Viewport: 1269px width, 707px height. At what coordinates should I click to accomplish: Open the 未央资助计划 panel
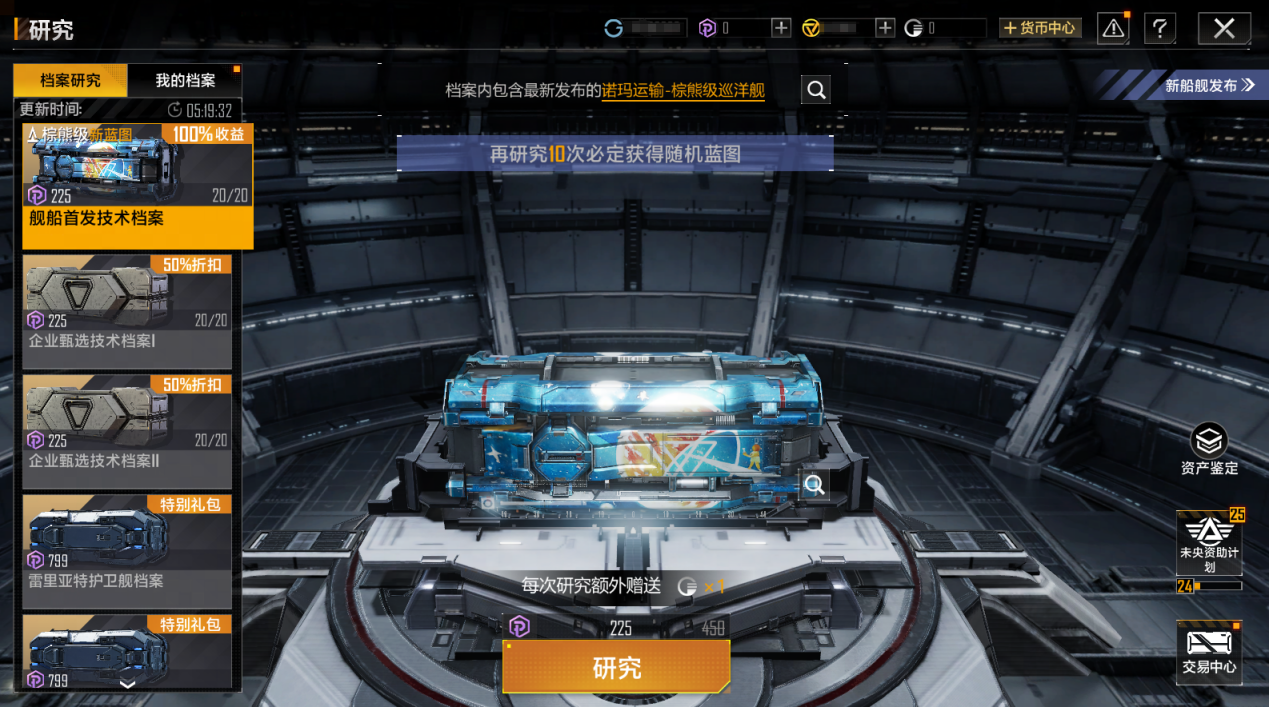pos(1209,545)
